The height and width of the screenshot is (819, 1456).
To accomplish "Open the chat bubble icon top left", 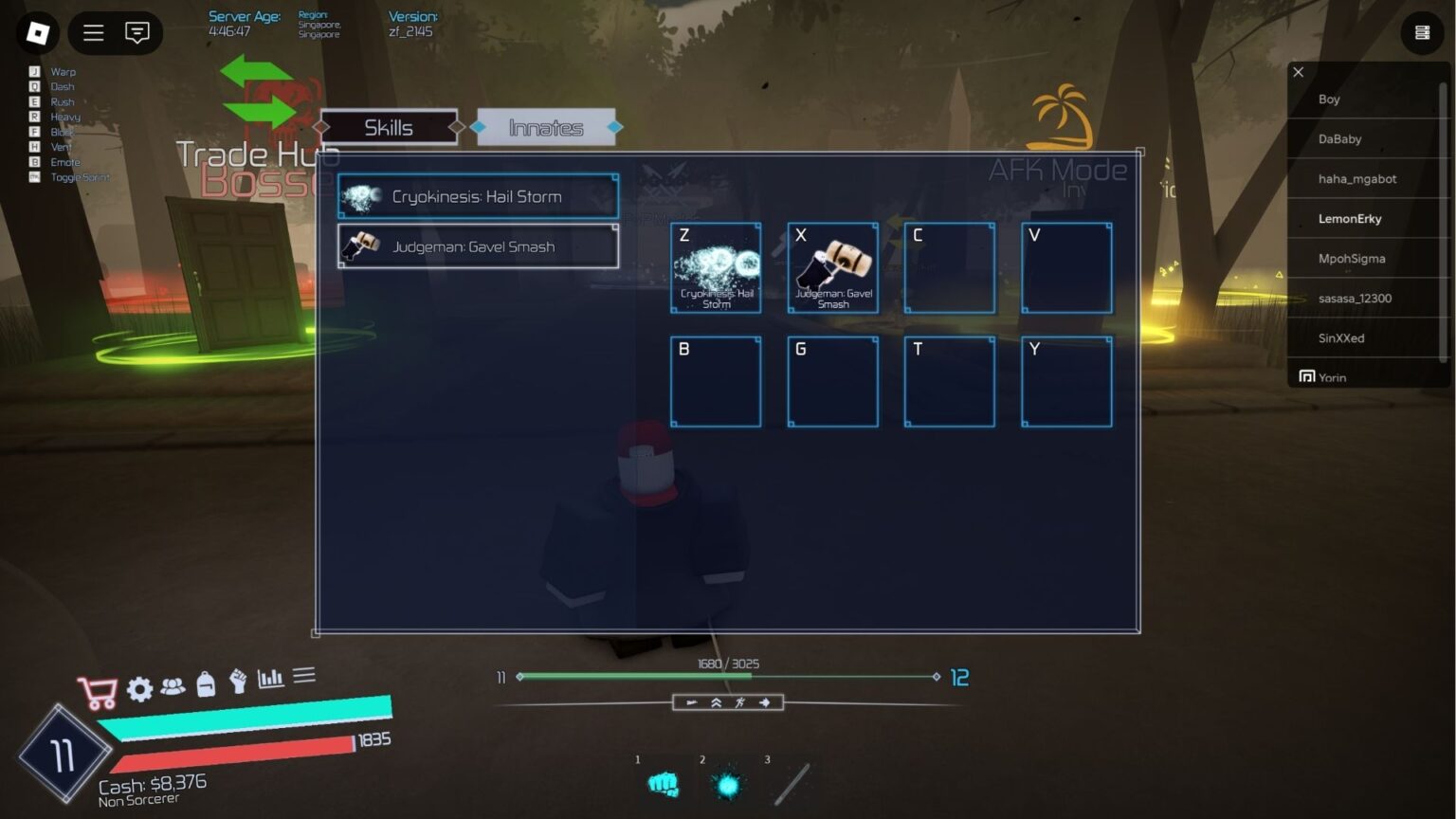I will pos(138,33).
